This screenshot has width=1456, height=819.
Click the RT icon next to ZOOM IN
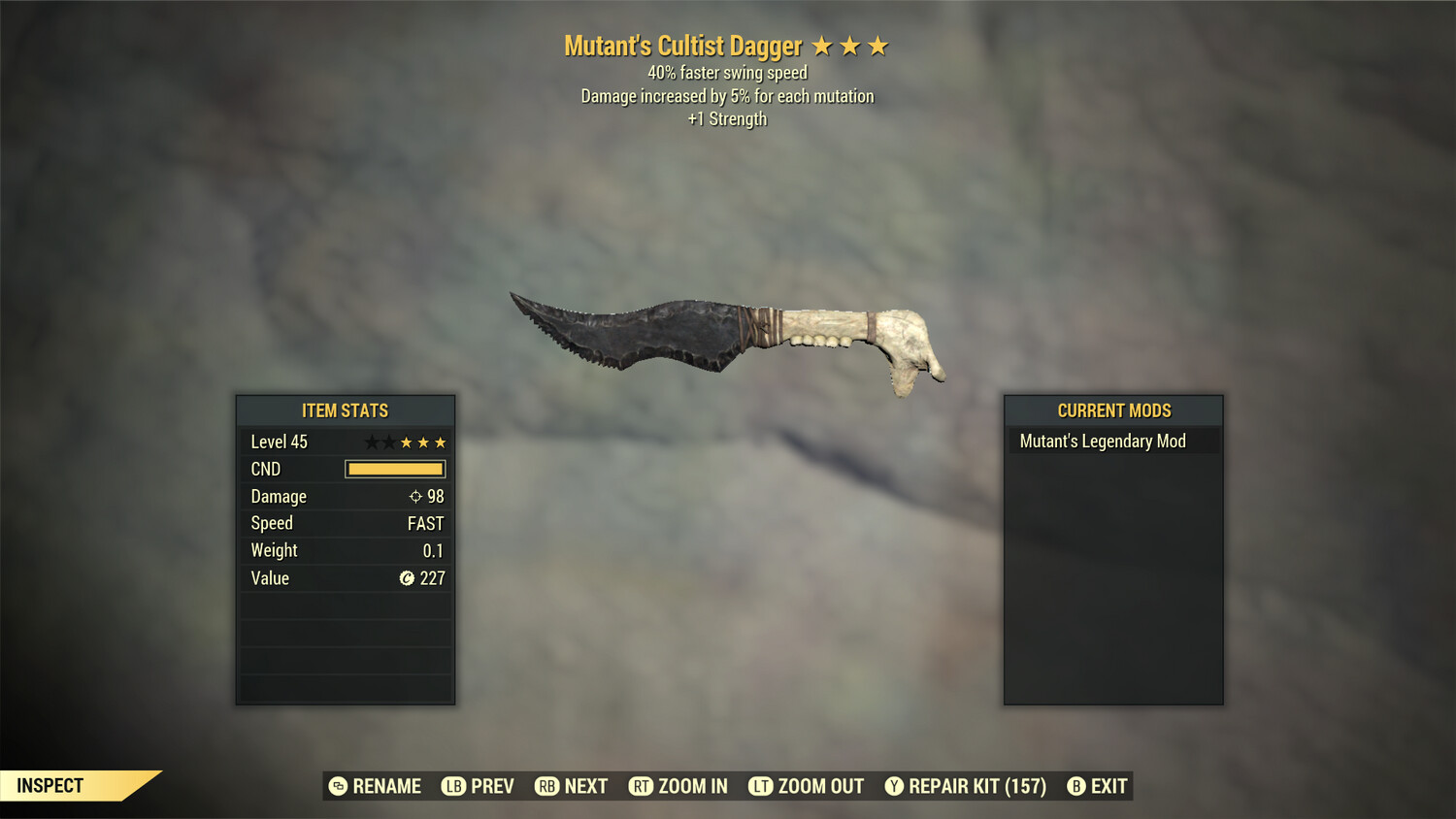642,786
